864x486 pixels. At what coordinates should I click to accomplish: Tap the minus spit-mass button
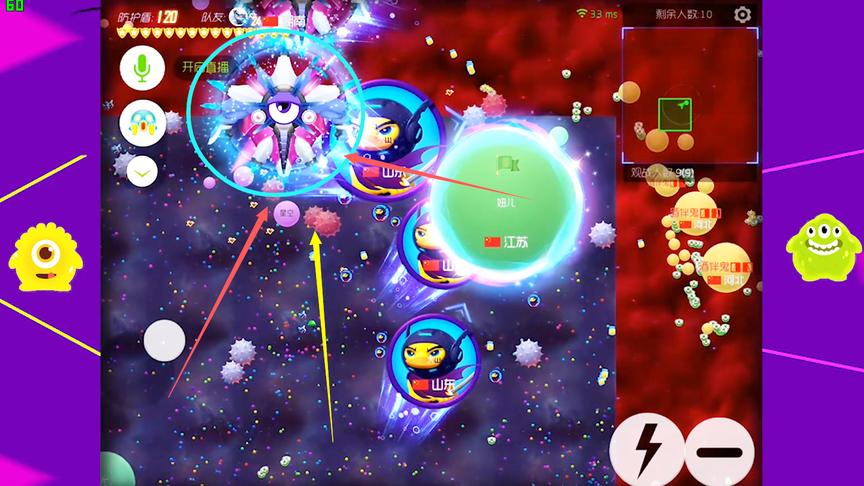point(719,451)
